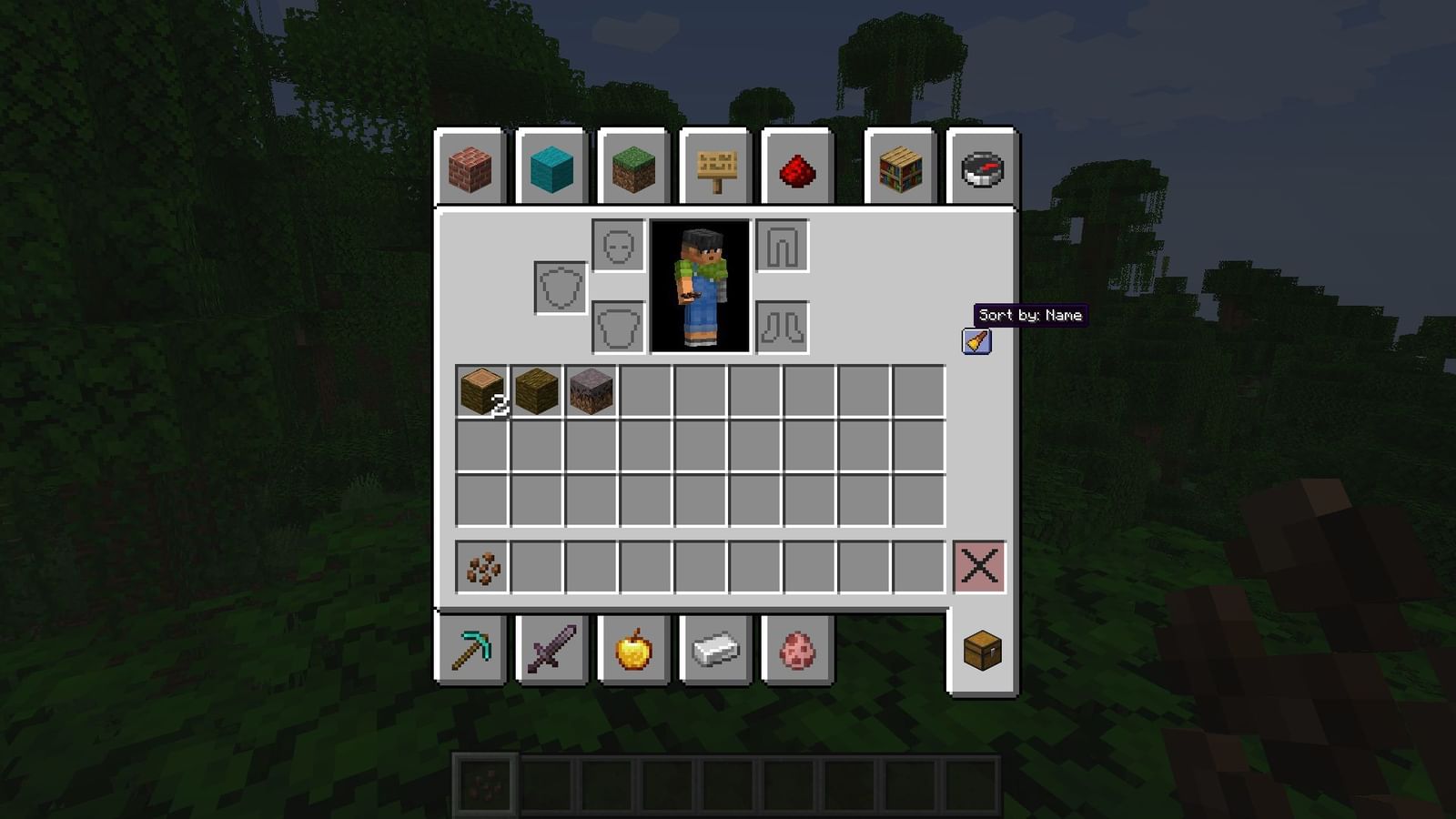The width and height of the screenshot is (1456, 819).
Task: Open the Search tab compass icon
Action: [x=981, y=169]
